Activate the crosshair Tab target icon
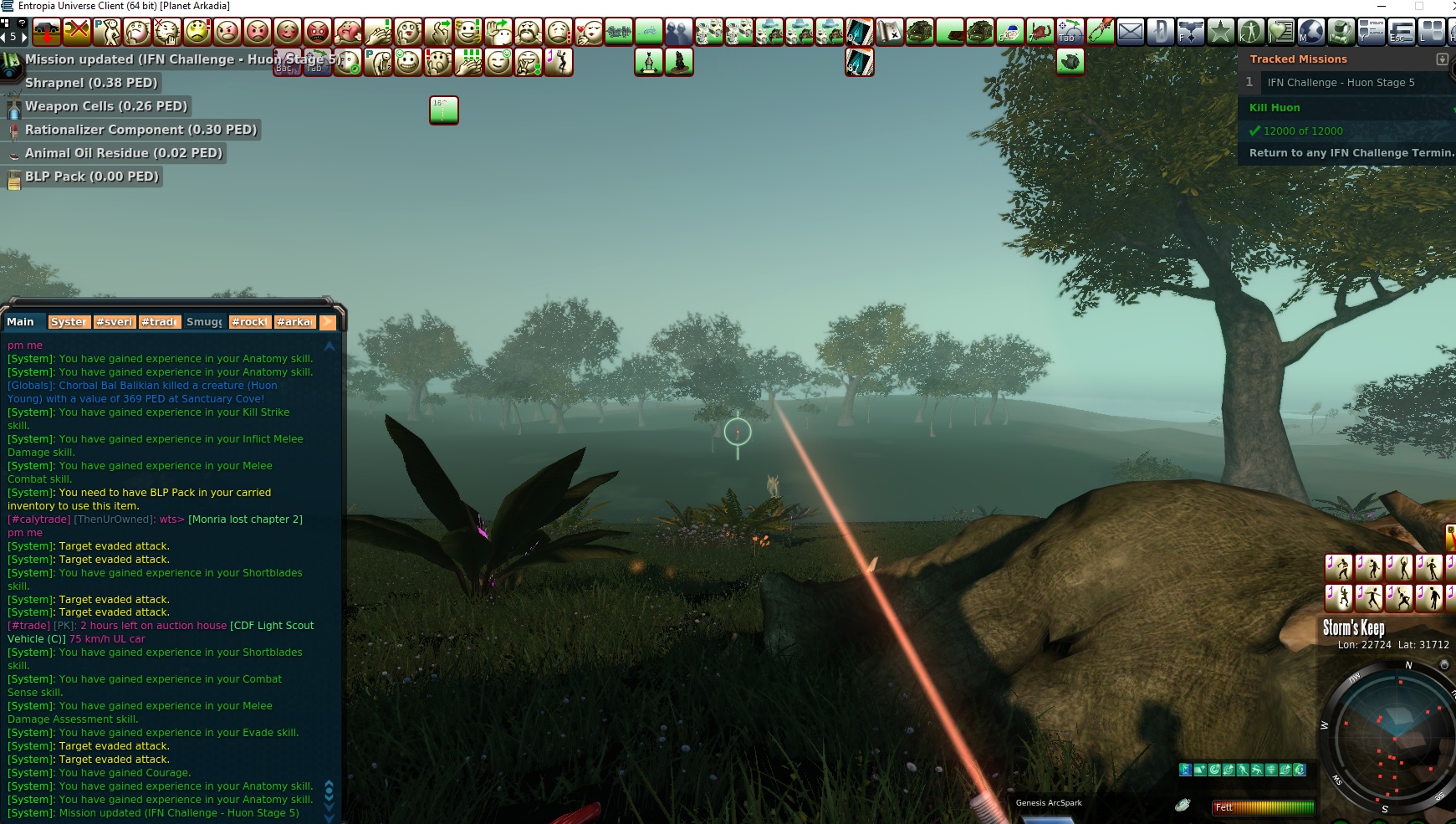Image resolution: width=1456 pixels, height=824 pixels. pyautogui.click(x=1070, y=33)
